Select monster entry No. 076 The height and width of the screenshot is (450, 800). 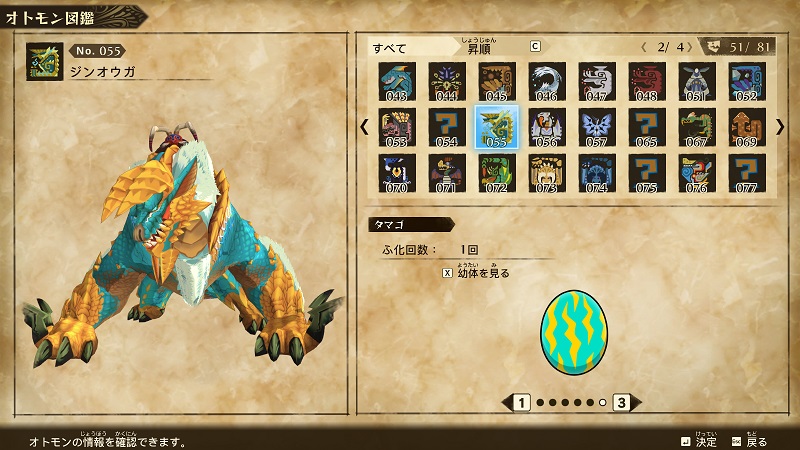697,172
